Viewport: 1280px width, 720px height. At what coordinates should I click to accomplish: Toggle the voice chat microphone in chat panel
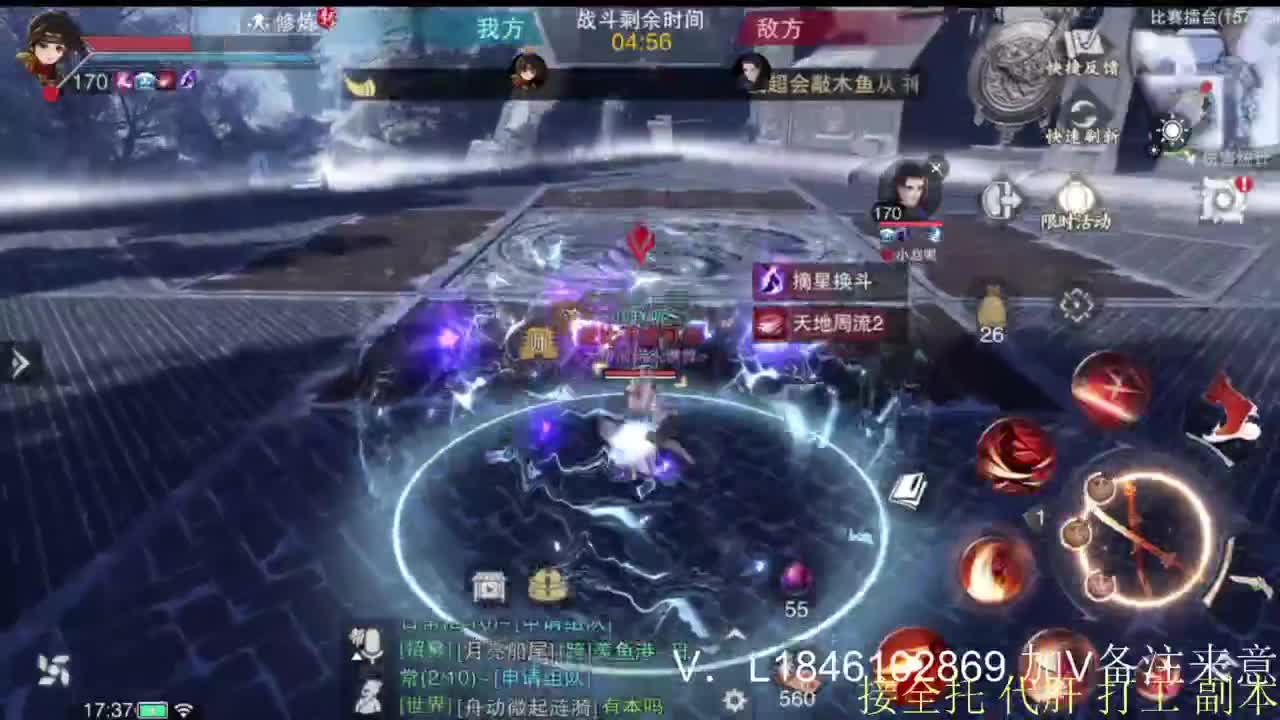(x=371, y=644)
